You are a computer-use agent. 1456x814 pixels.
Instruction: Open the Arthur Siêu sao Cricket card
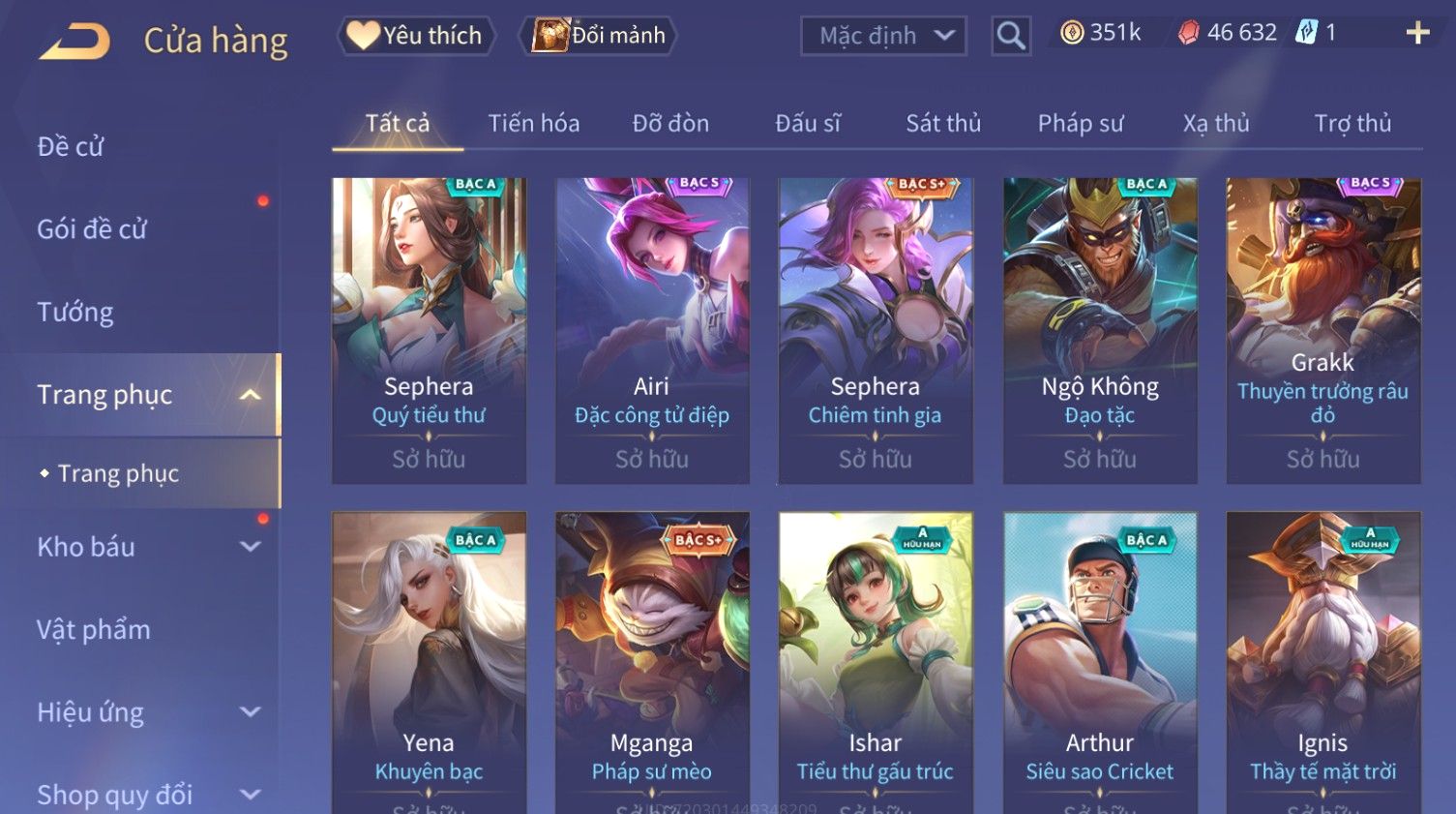[x=1100, y=658]
